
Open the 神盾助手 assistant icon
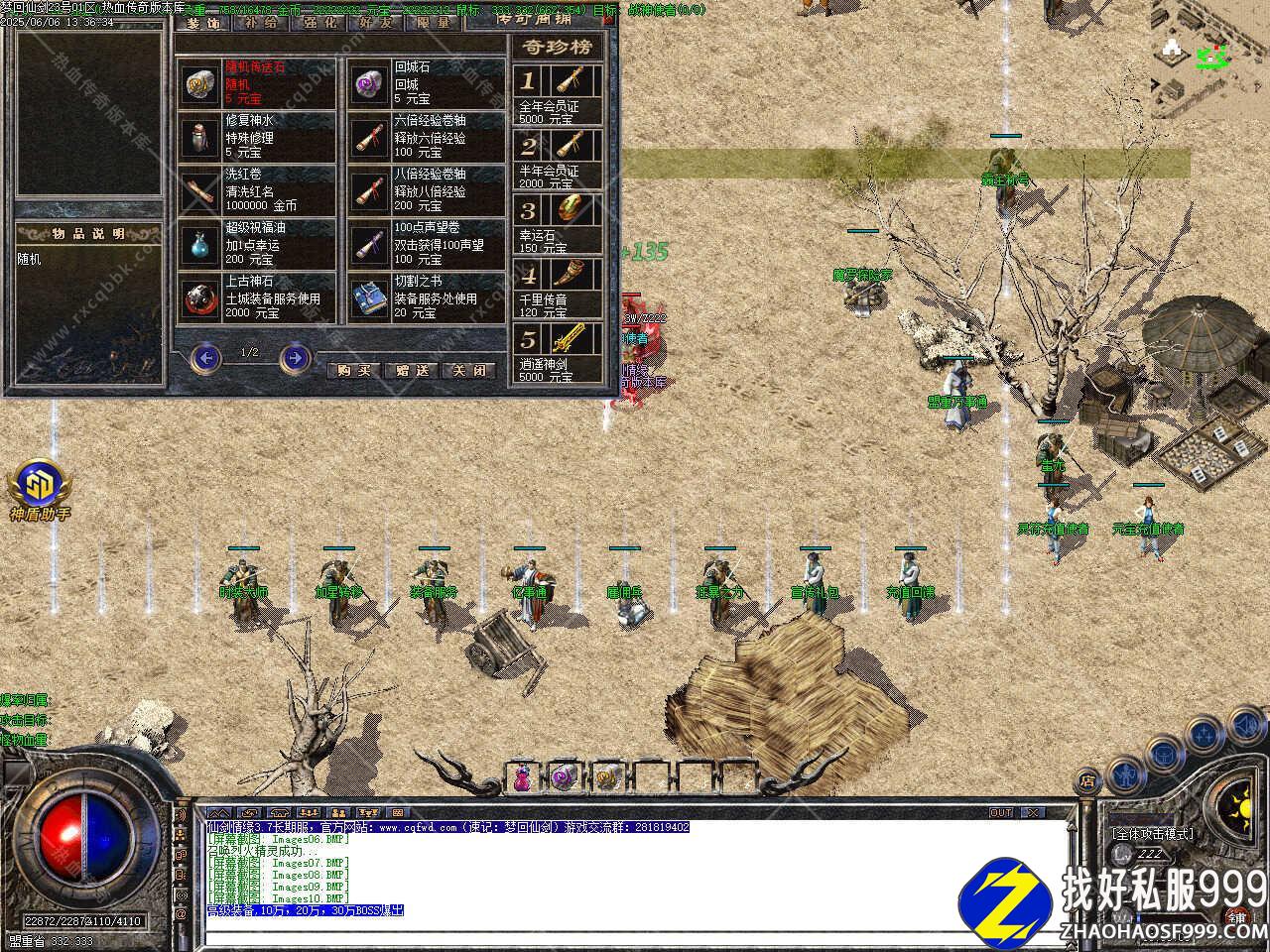coord(41,487)
